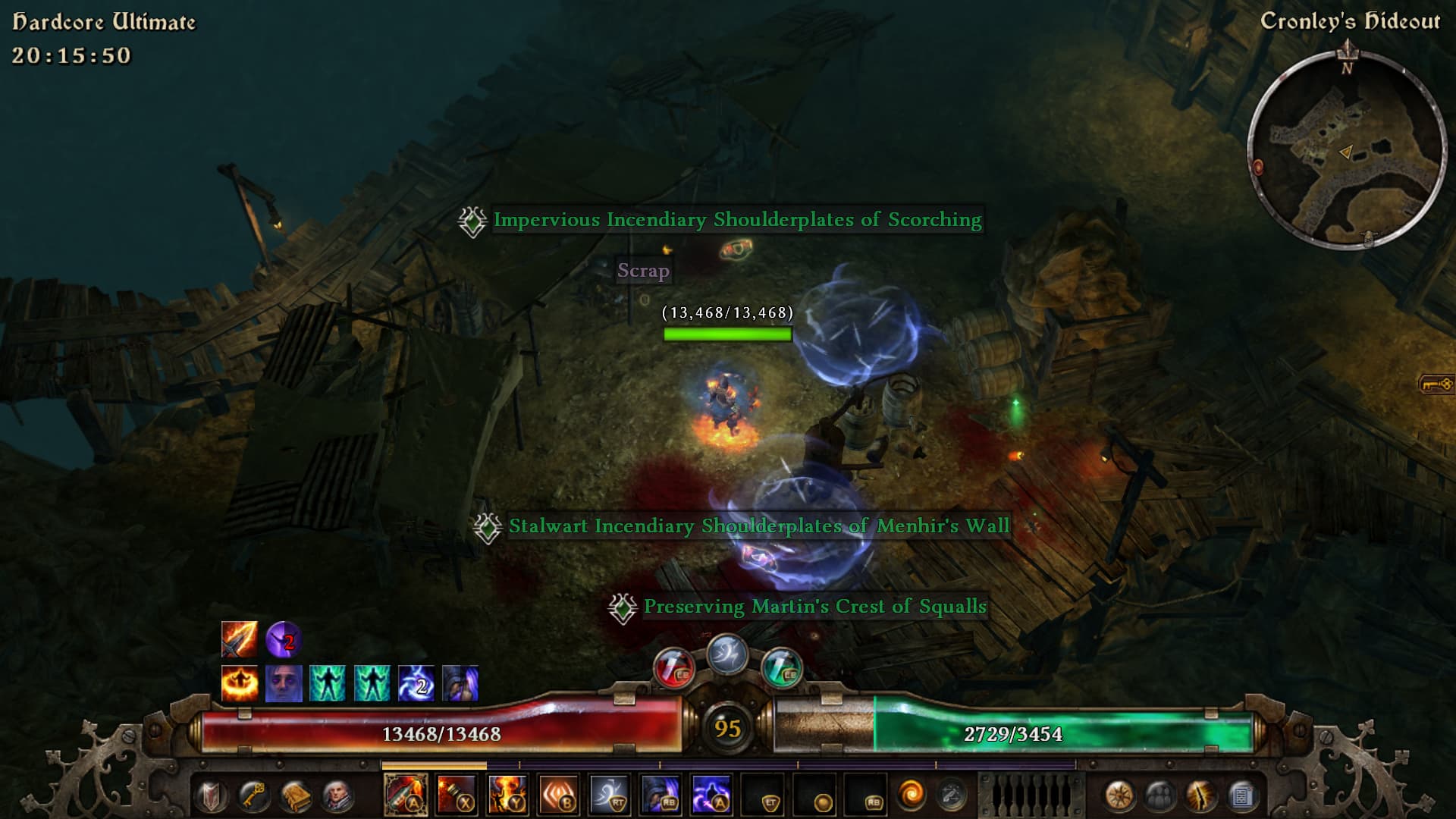Click the golden key button
The image size is (1456, 819).
[253, 796]
